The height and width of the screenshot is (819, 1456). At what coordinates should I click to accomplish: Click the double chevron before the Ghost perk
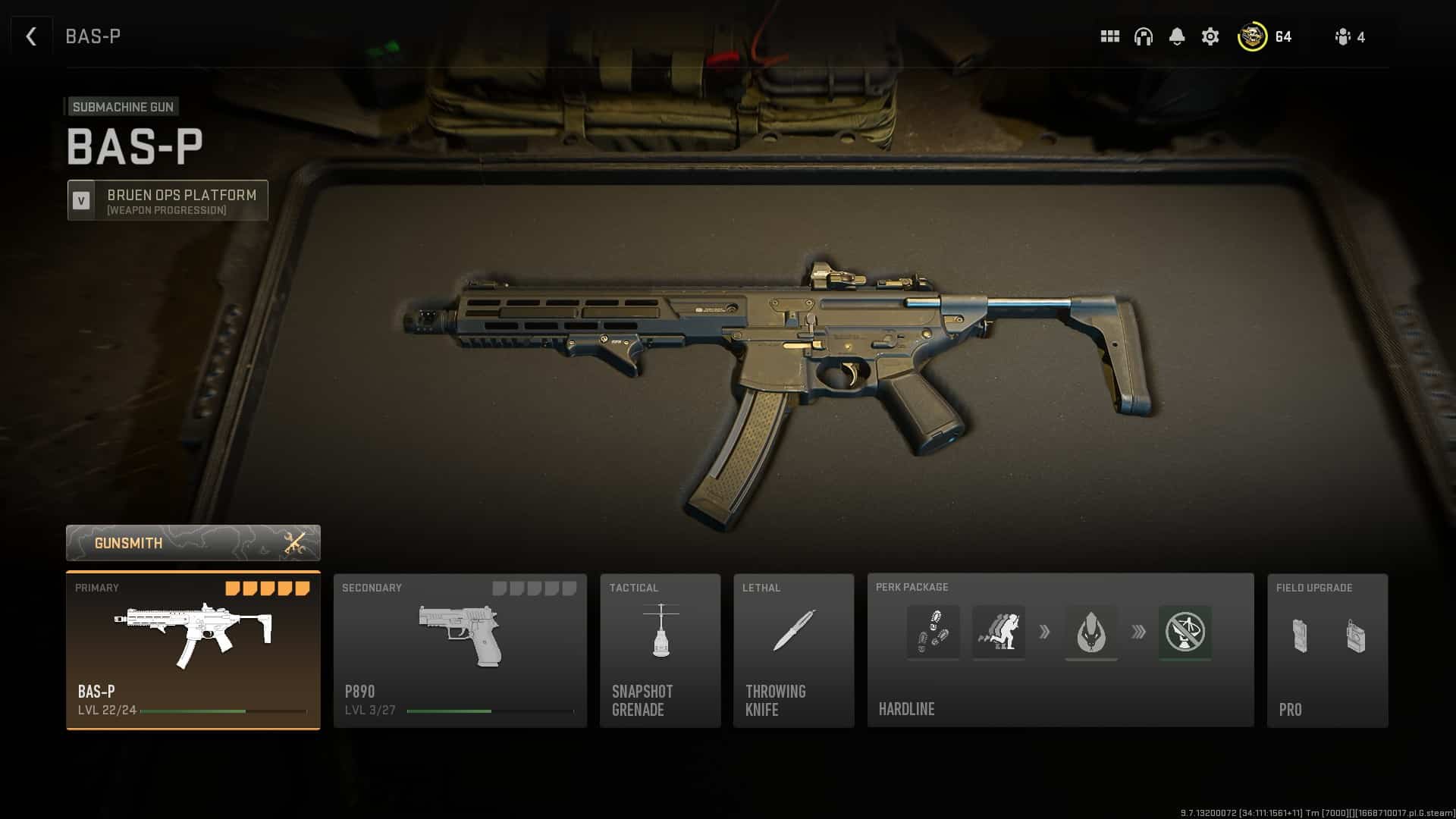(x=1137, y=632)
